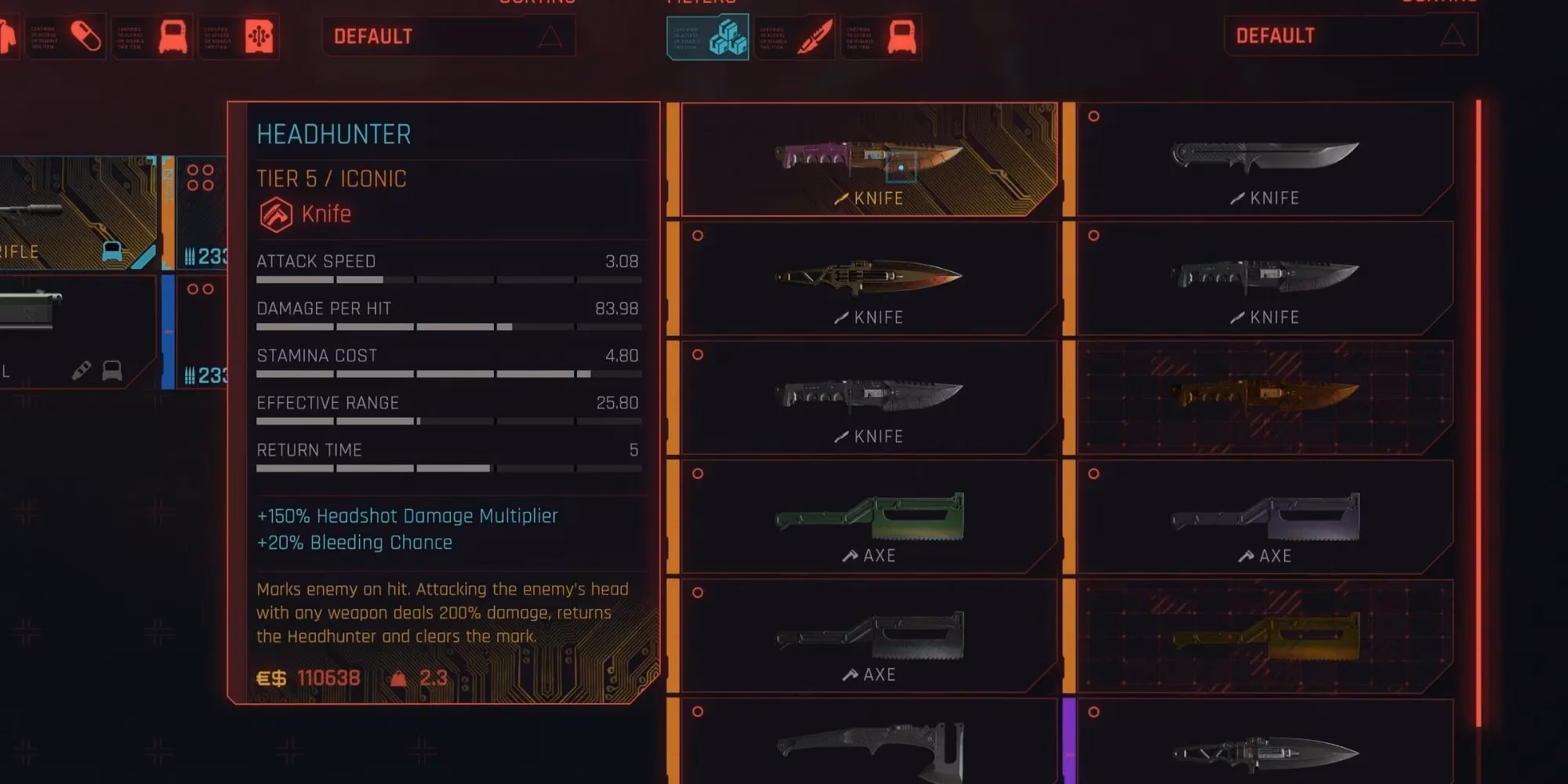This screenshot has width=1568, height=784.
Task: Select the cyberware chip filter icon
Action: tap(262, 37)
